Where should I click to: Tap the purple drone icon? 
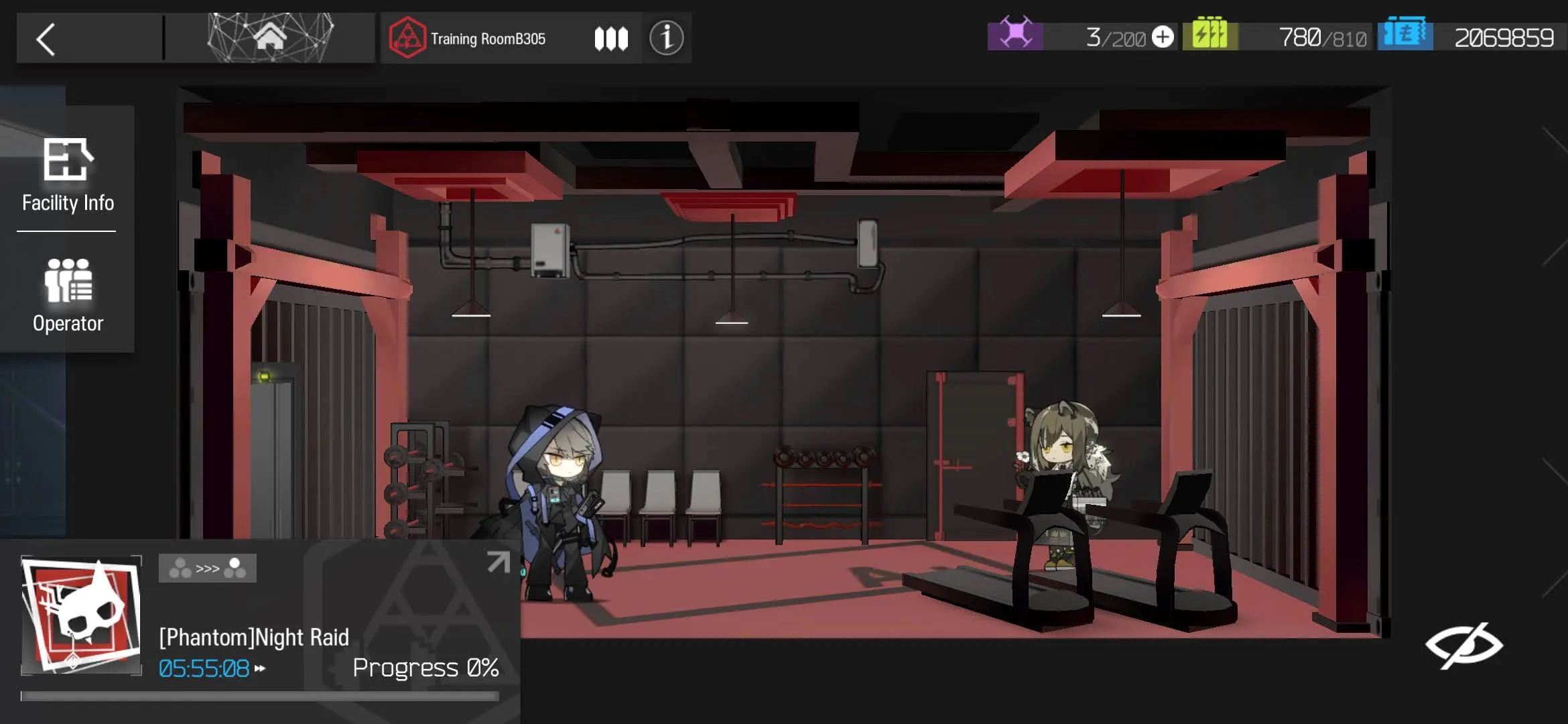point(1015,35)
